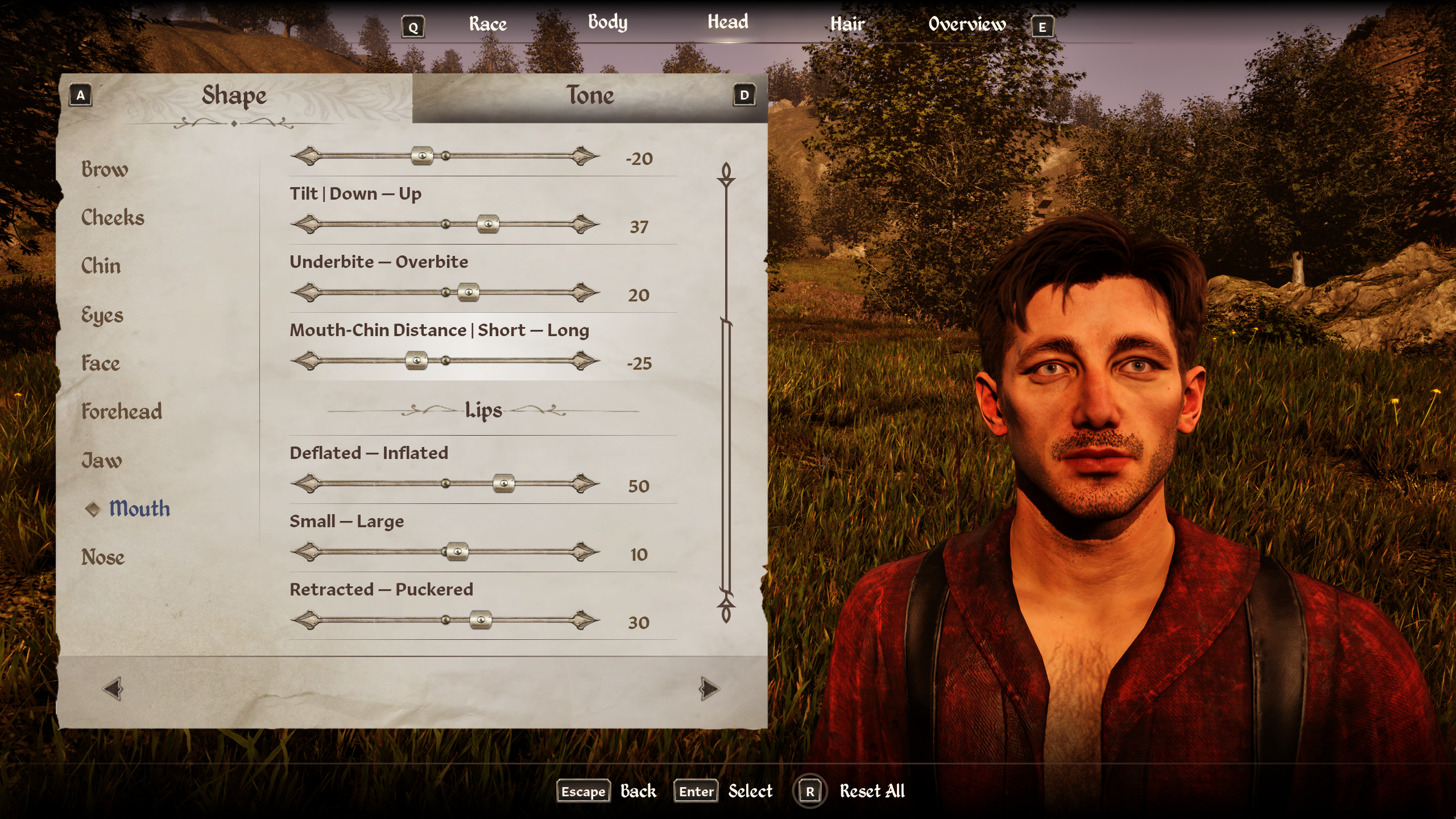Choose the Jaw category
The width and height of the screenshot is (1456, 819).
tap(101, 460)
